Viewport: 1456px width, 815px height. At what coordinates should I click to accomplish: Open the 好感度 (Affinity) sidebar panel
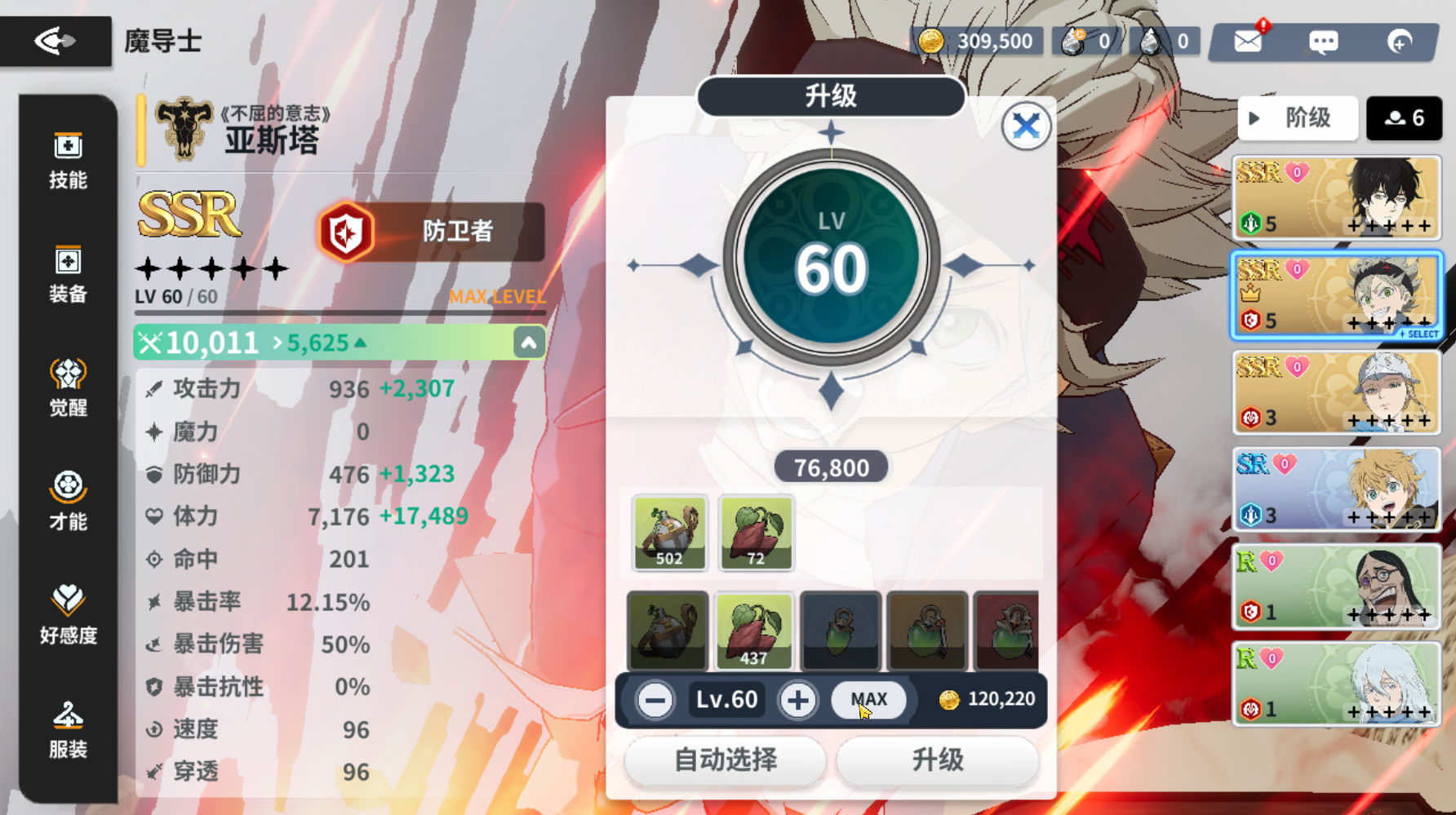point(69,614)
